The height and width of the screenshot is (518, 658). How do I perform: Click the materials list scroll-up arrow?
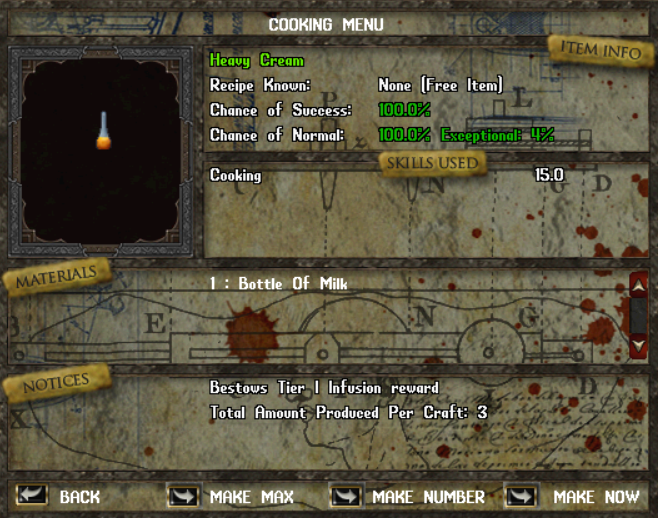coord(639,287)
